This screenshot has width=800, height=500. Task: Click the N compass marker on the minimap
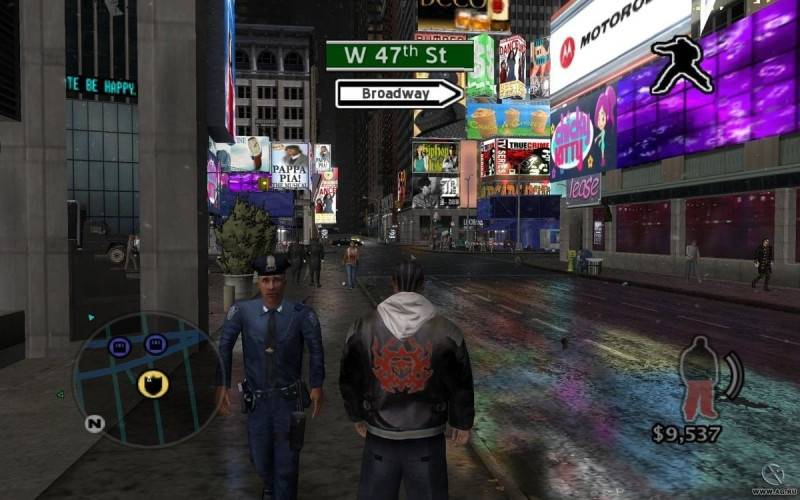point(94,424)
